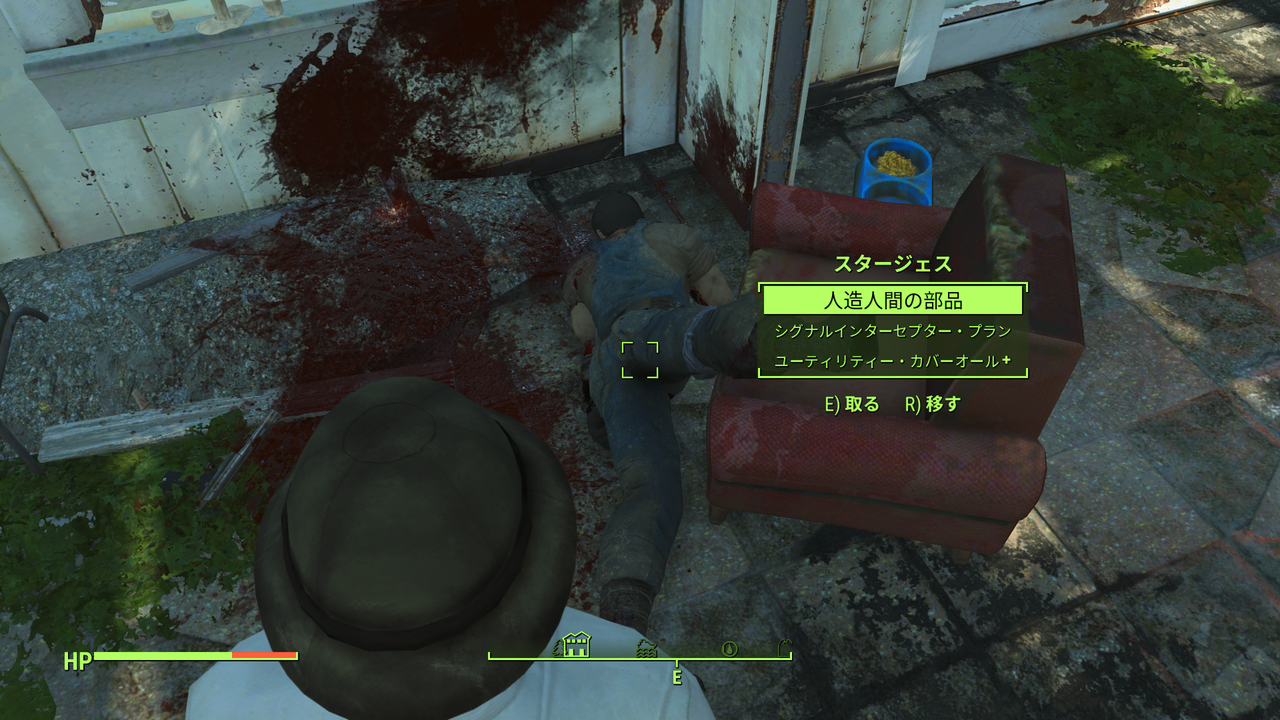
Task: Click the highlighted green selection bar
Action: [x=893, y=298]
